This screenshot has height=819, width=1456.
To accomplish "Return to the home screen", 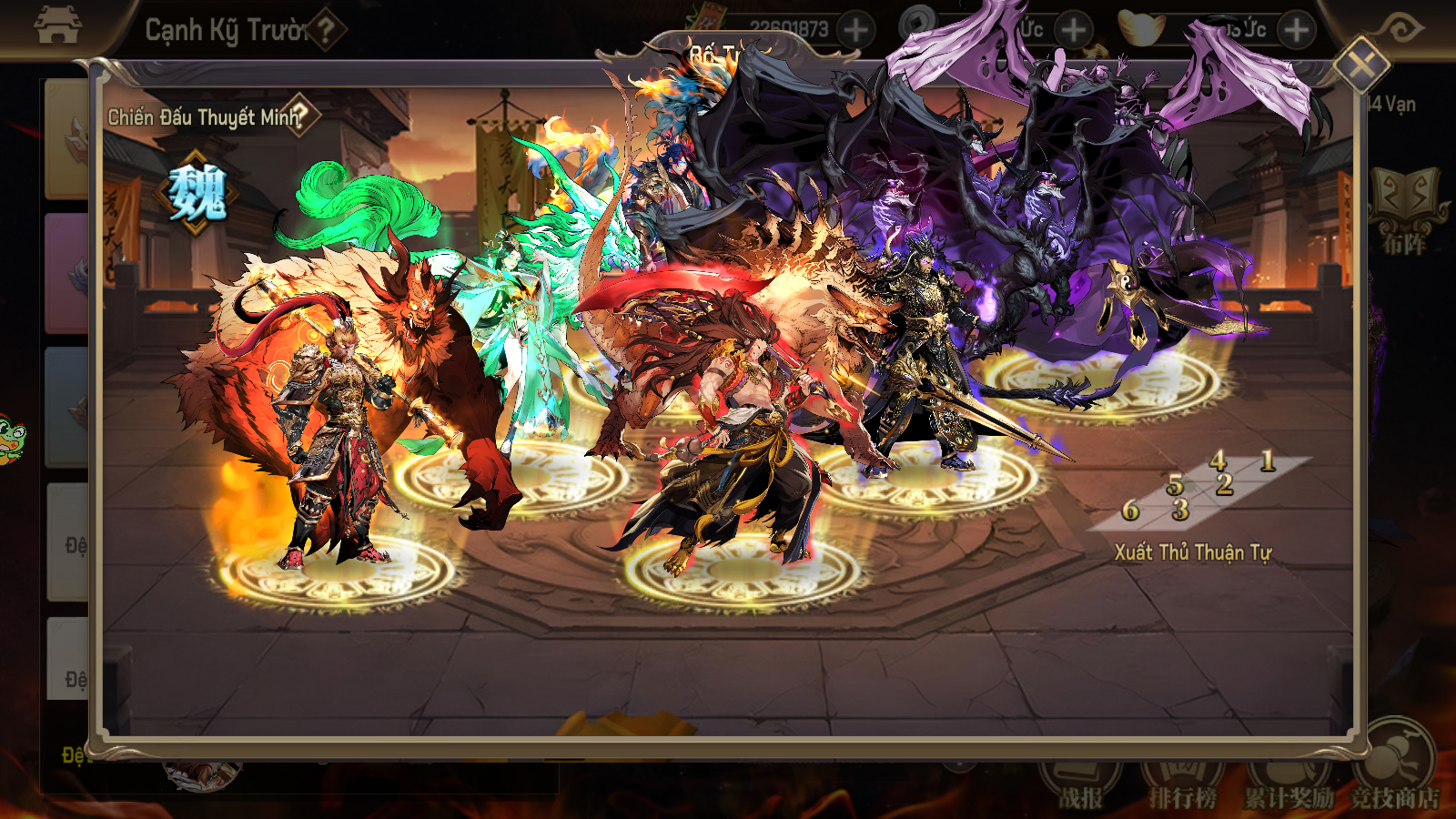I will (x=56, y=25).
